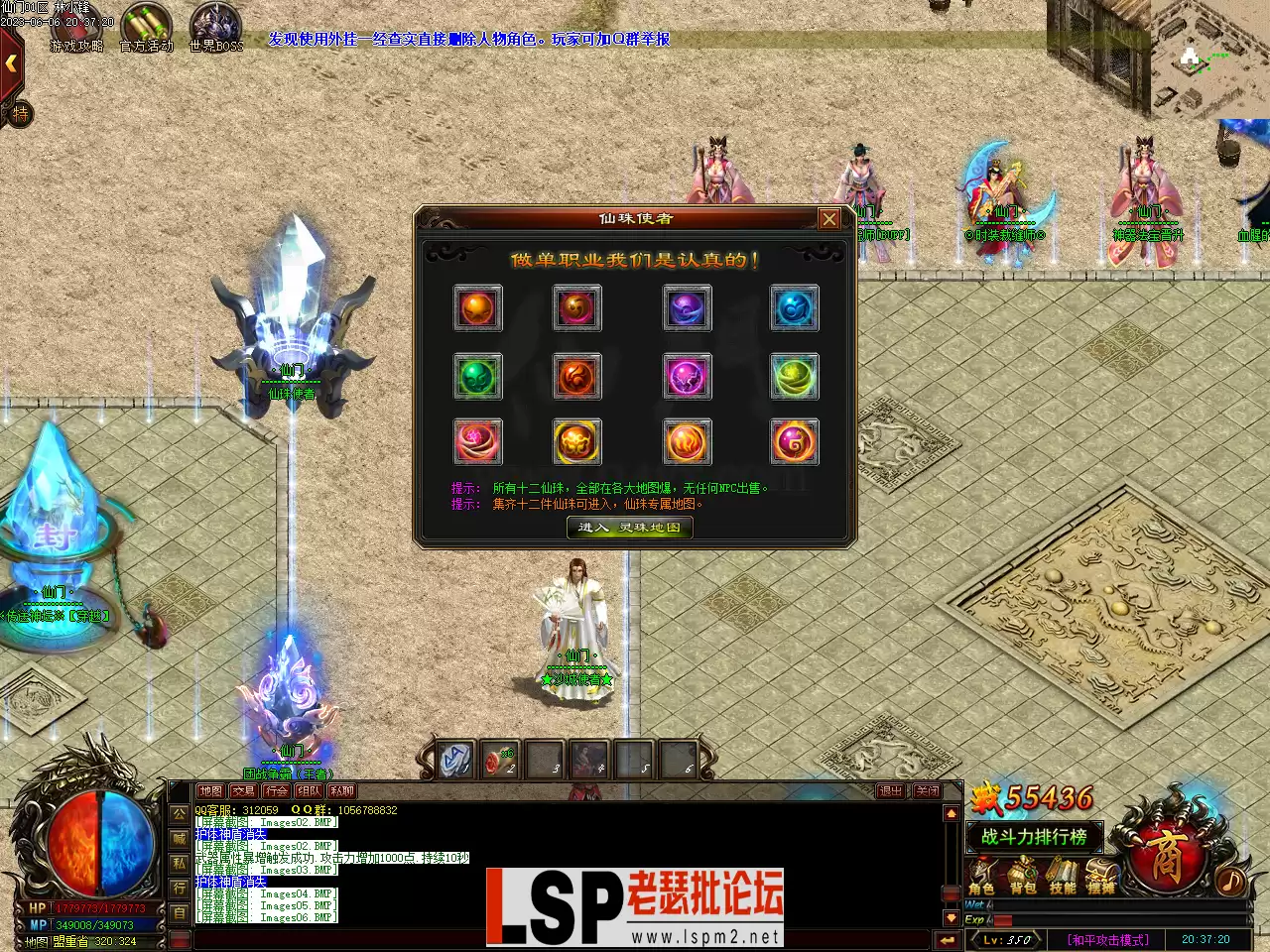
Task: Toggle the music note button
Action: [1231, 880]
